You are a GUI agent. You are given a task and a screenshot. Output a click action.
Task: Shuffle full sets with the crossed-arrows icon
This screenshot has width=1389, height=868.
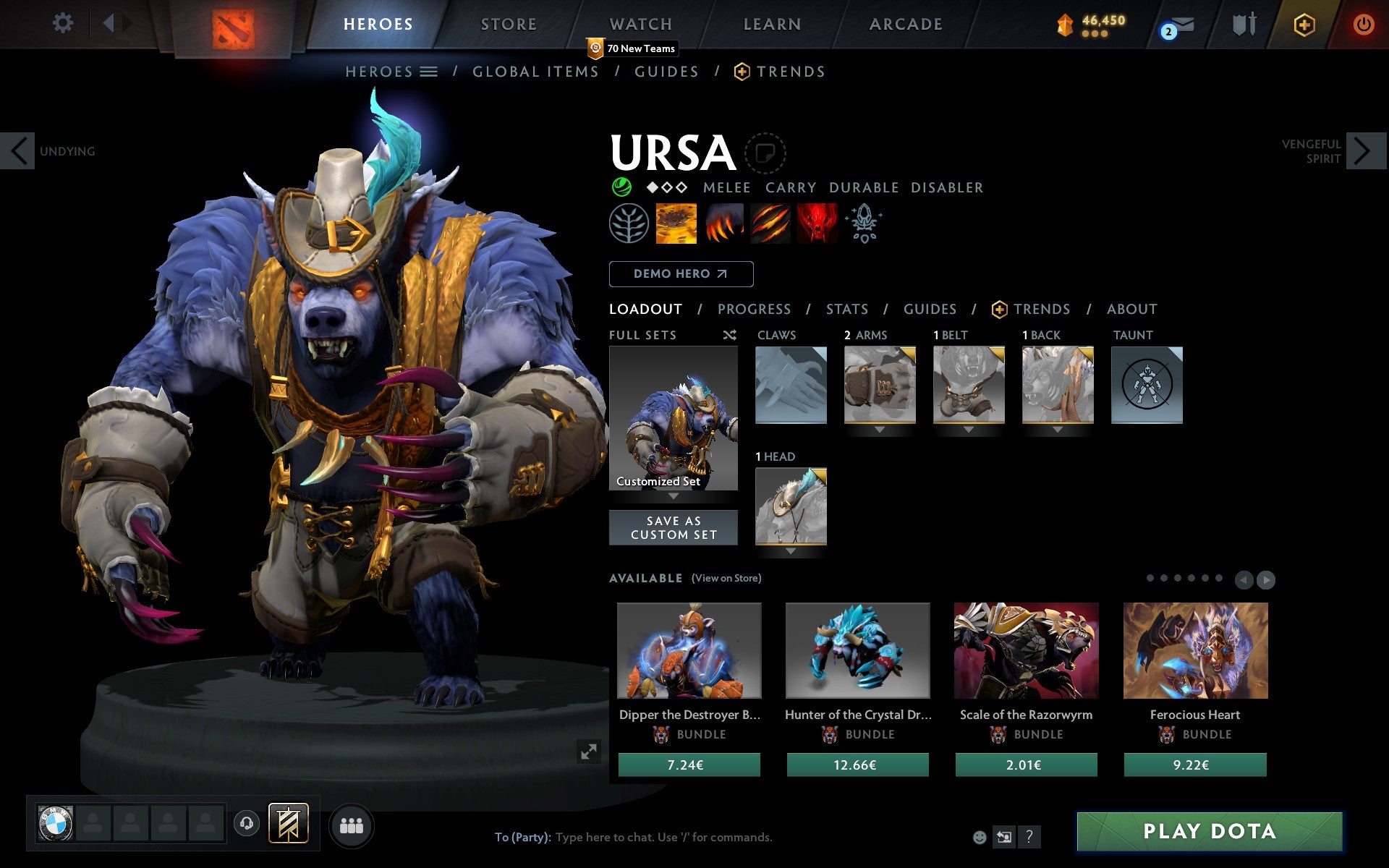(x=729, y=336)
